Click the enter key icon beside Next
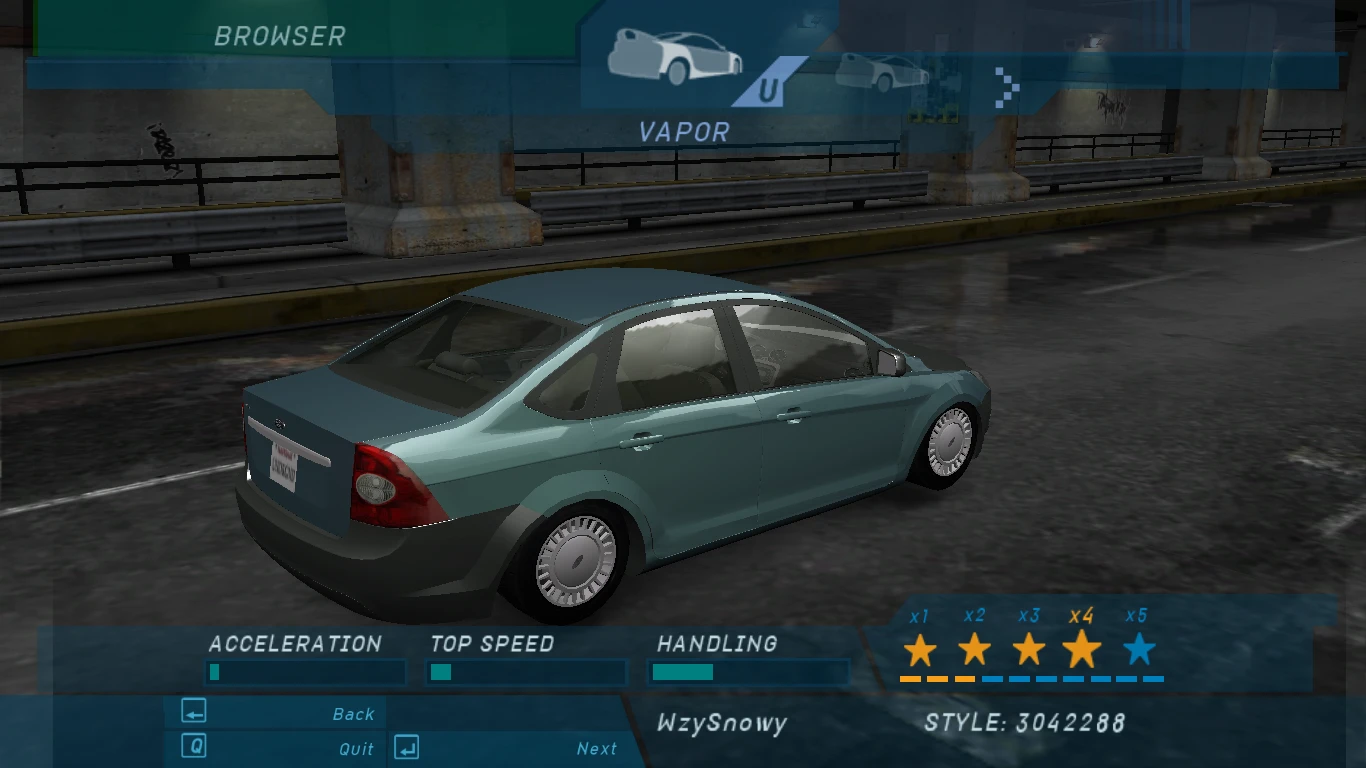 (406, 748)
